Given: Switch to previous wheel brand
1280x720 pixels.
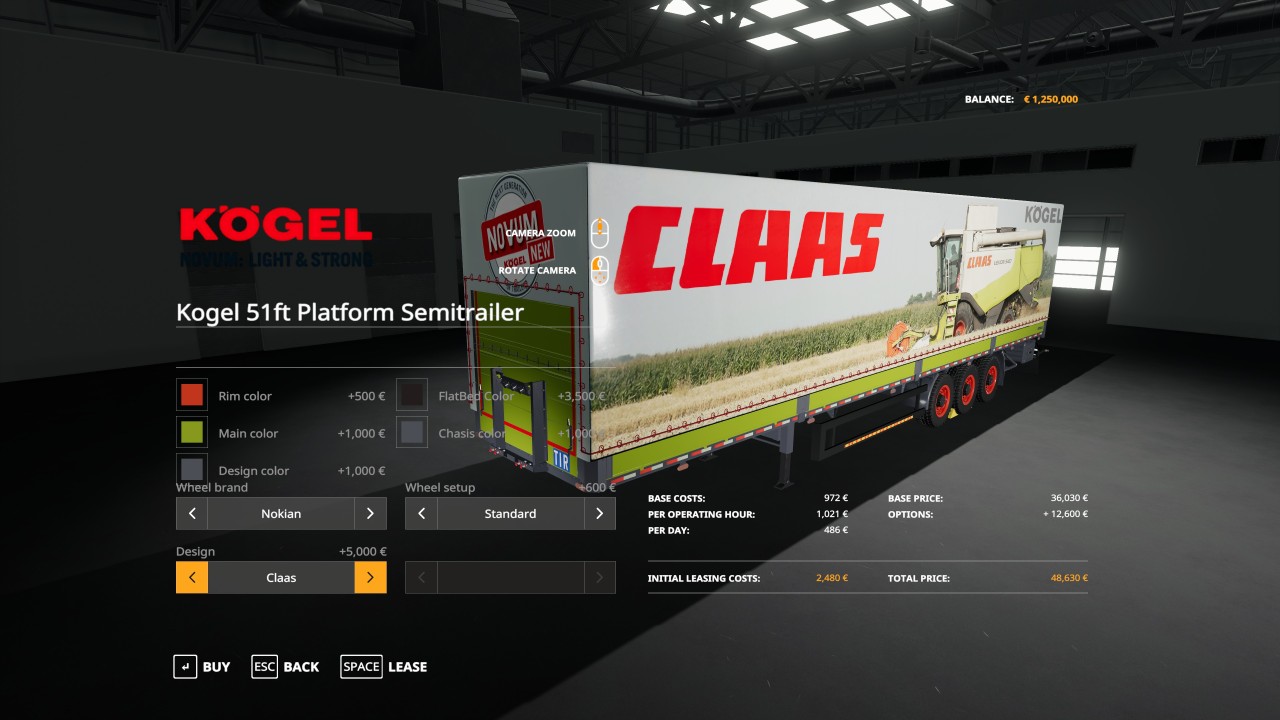Looking at the screenshot, I should click(192, 514).
